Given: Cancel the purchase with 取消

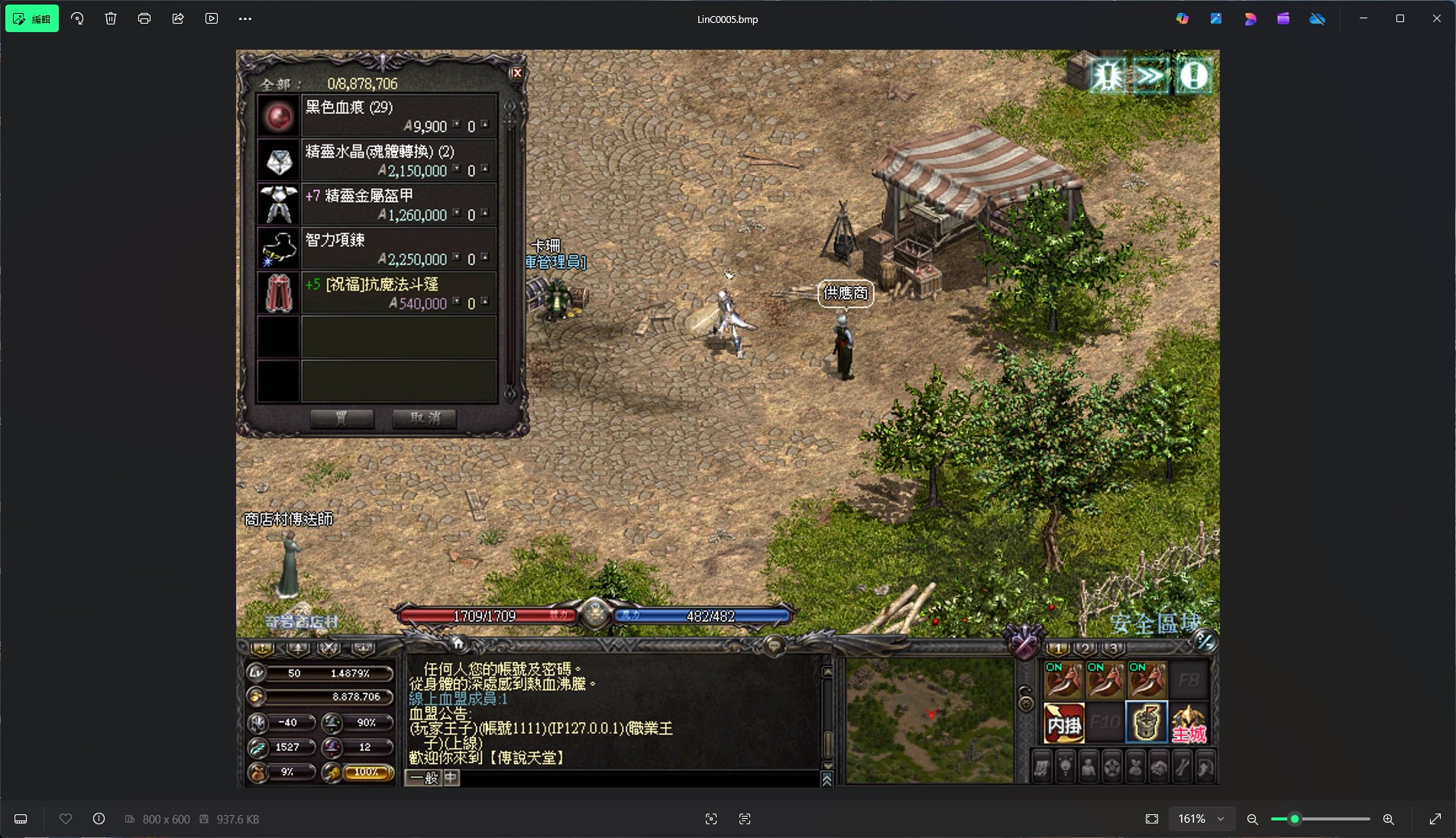Looking at the screenshot, I should tap(425, 418).
